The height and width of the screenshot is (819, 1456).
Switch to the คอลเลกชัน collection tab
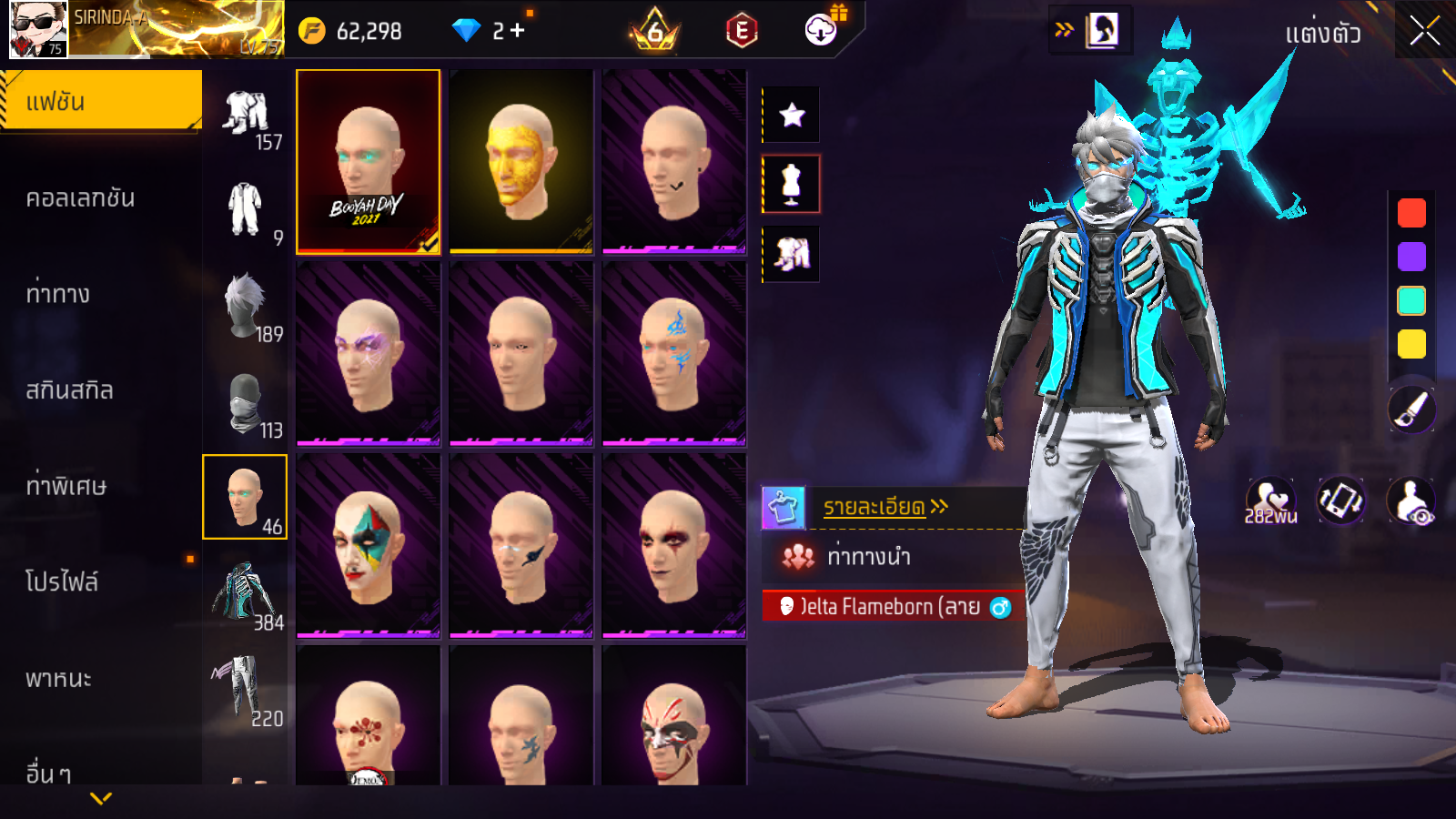click(x=80, y=198)
